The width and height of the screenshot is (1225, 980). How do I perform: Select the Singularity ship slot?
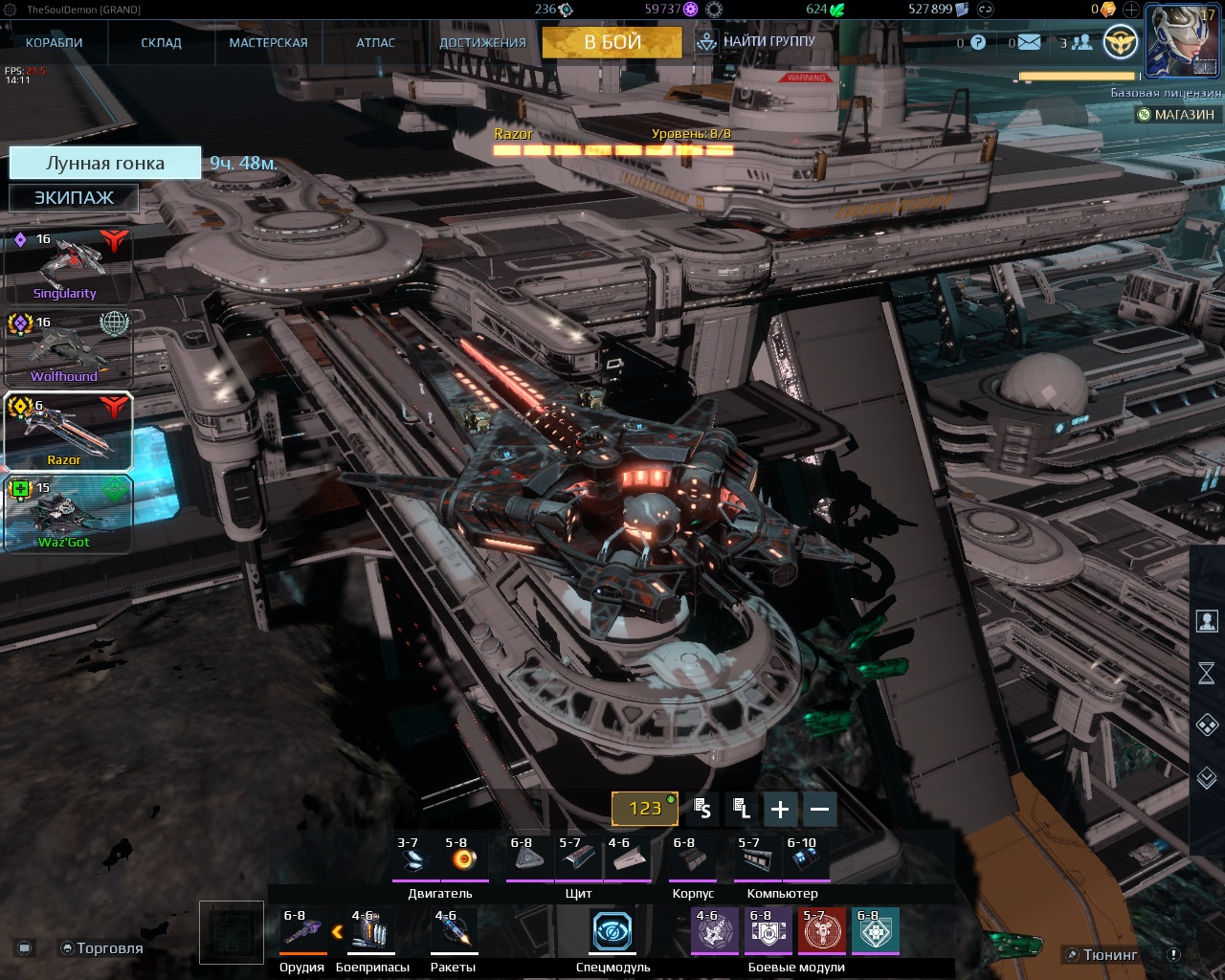coord(67,266)
